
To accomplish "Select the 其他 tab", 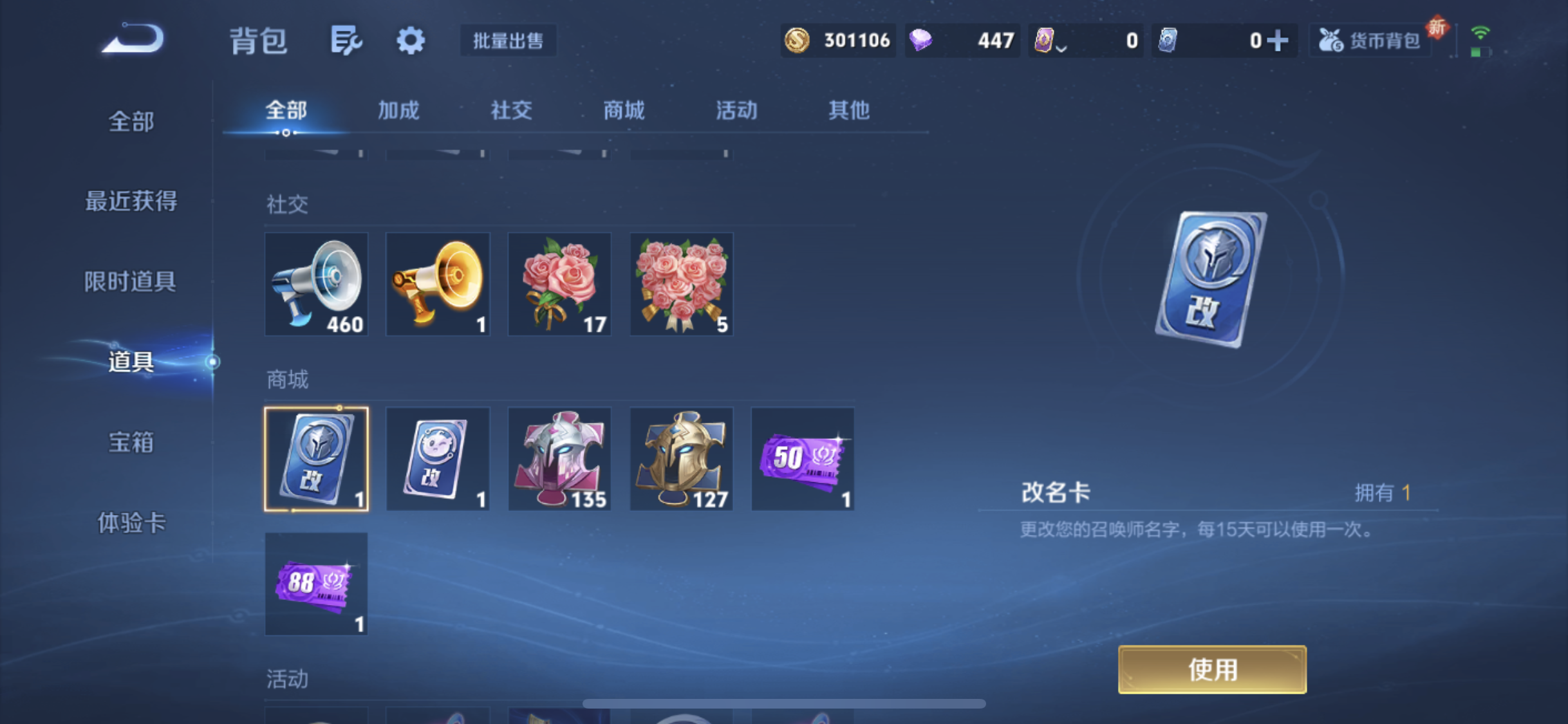I will [x=849, y=111].
